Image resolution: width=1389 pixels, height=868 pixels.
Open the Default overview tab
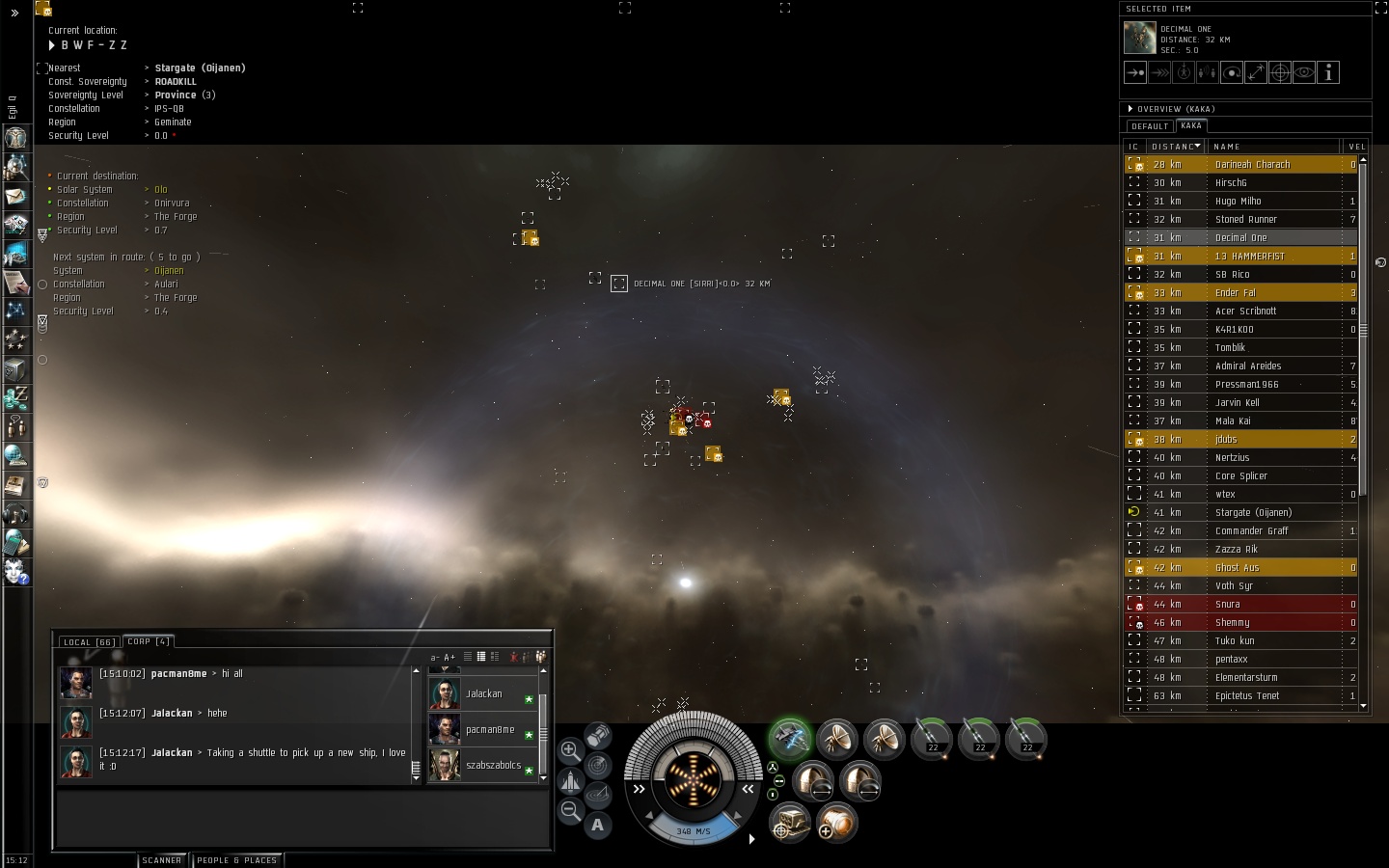click(x=1150, y=126)
